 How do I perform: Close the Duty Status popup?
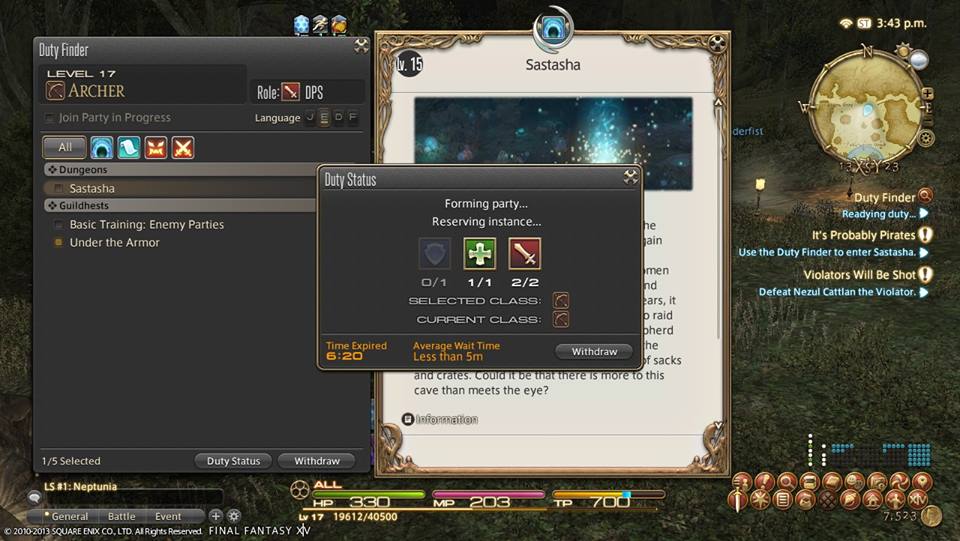tap(630, 177)
